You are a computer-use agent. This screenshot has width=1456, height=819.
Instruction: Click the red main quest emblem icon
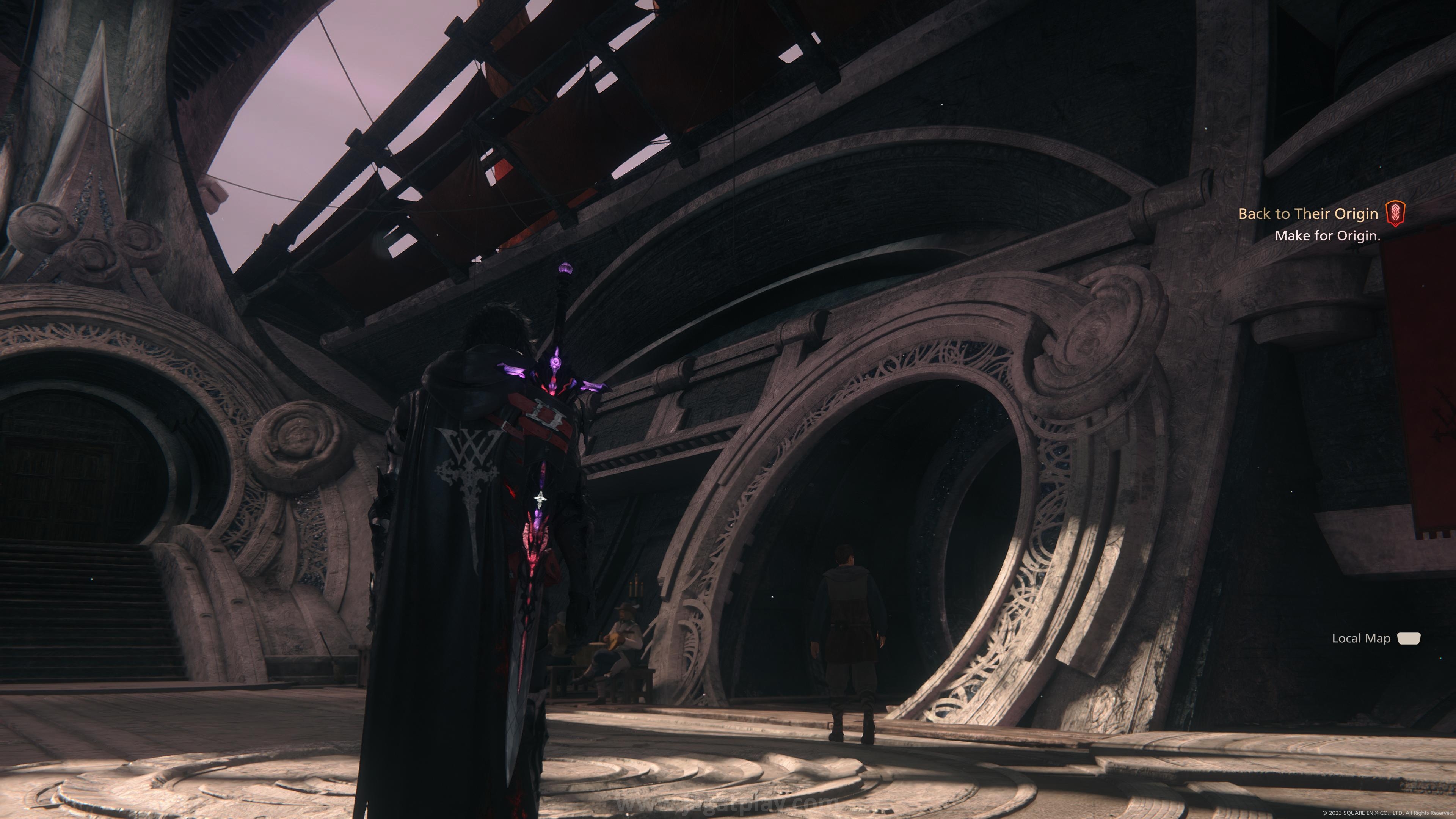tap(1395, 213)
